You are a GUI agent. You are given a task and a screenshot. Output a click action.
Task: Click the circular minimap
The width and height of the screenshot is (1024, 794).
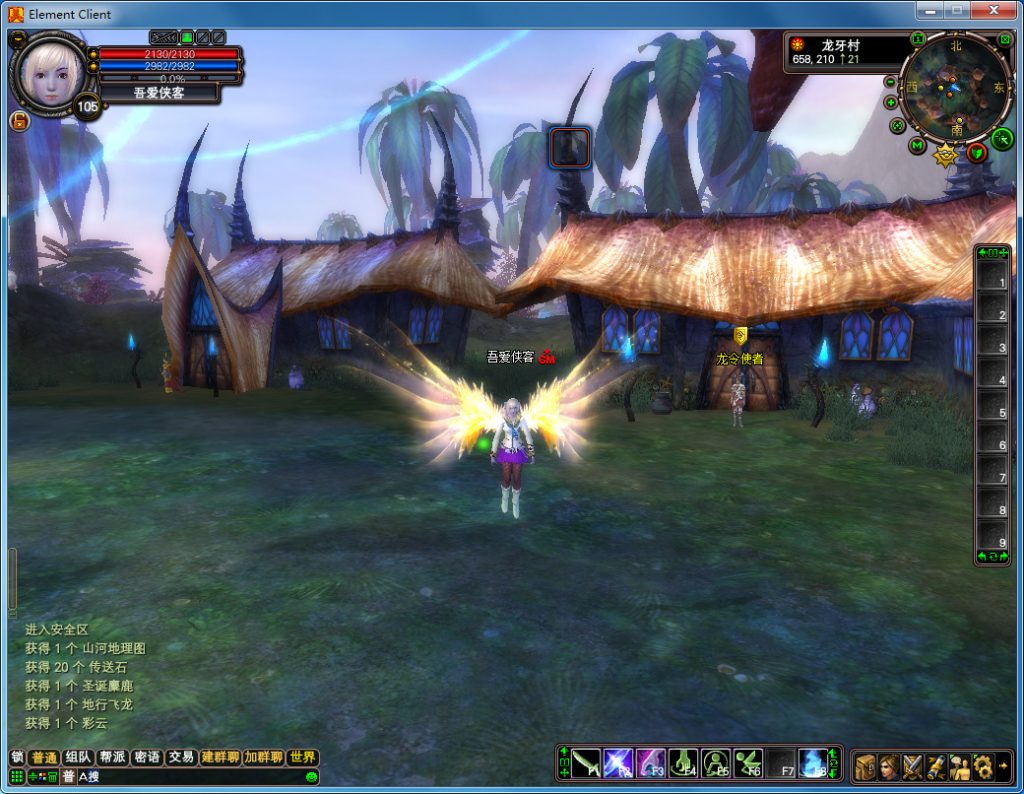point(955,88)
